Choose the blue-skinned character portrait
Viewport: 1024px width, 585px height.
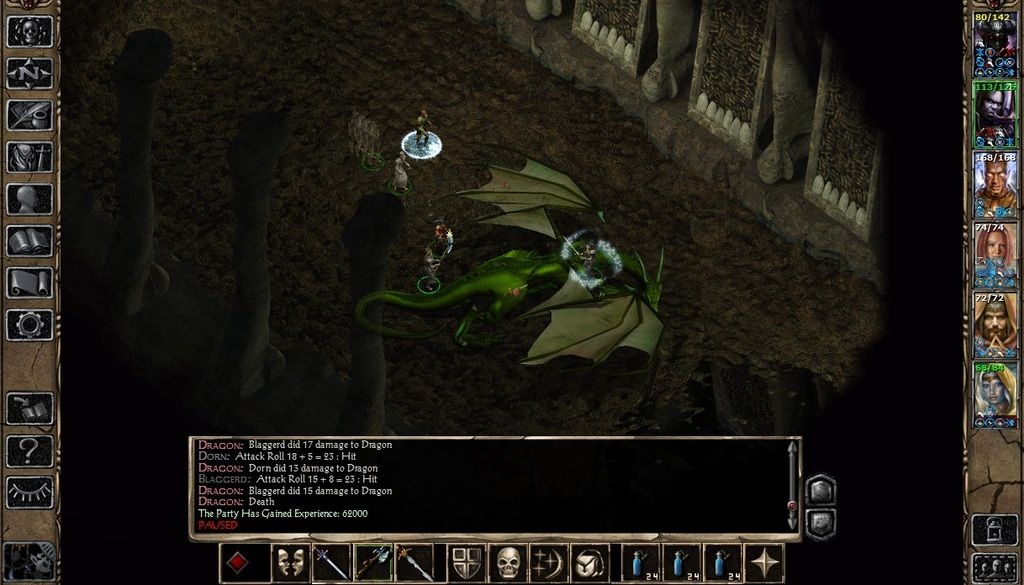[x=995, y=391]
